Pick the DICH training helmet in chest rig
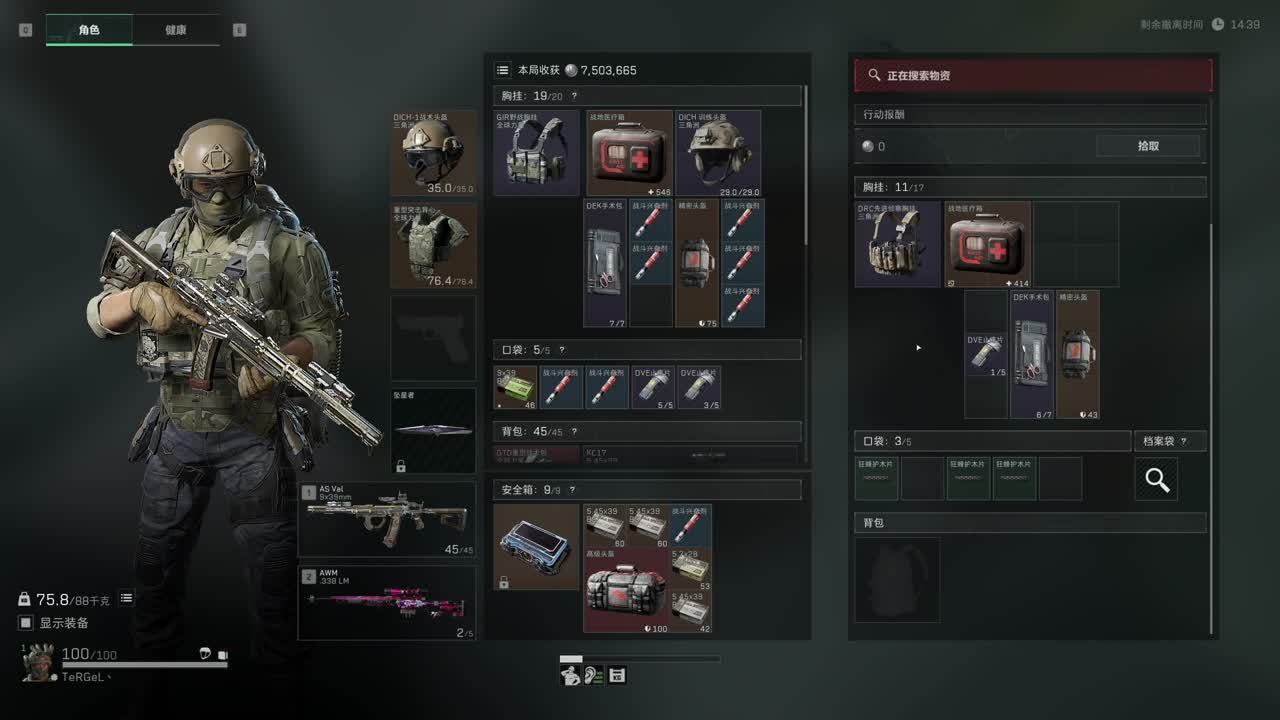This screenshot has width=1280, height=720. [x=718, y=153]
